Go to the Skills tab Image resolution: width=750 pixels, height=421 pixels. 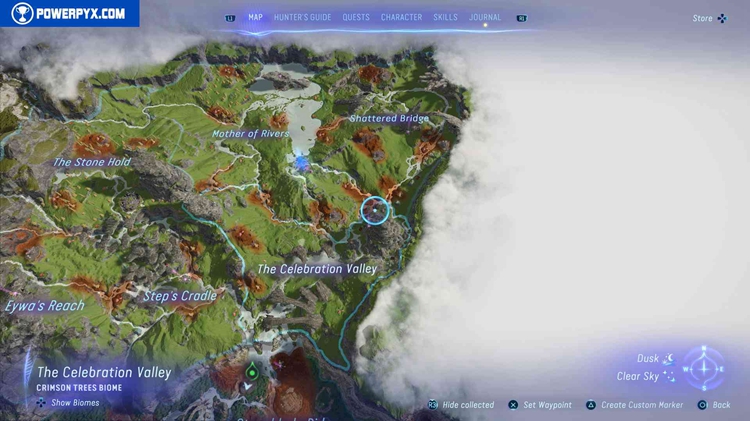(446, 17)
